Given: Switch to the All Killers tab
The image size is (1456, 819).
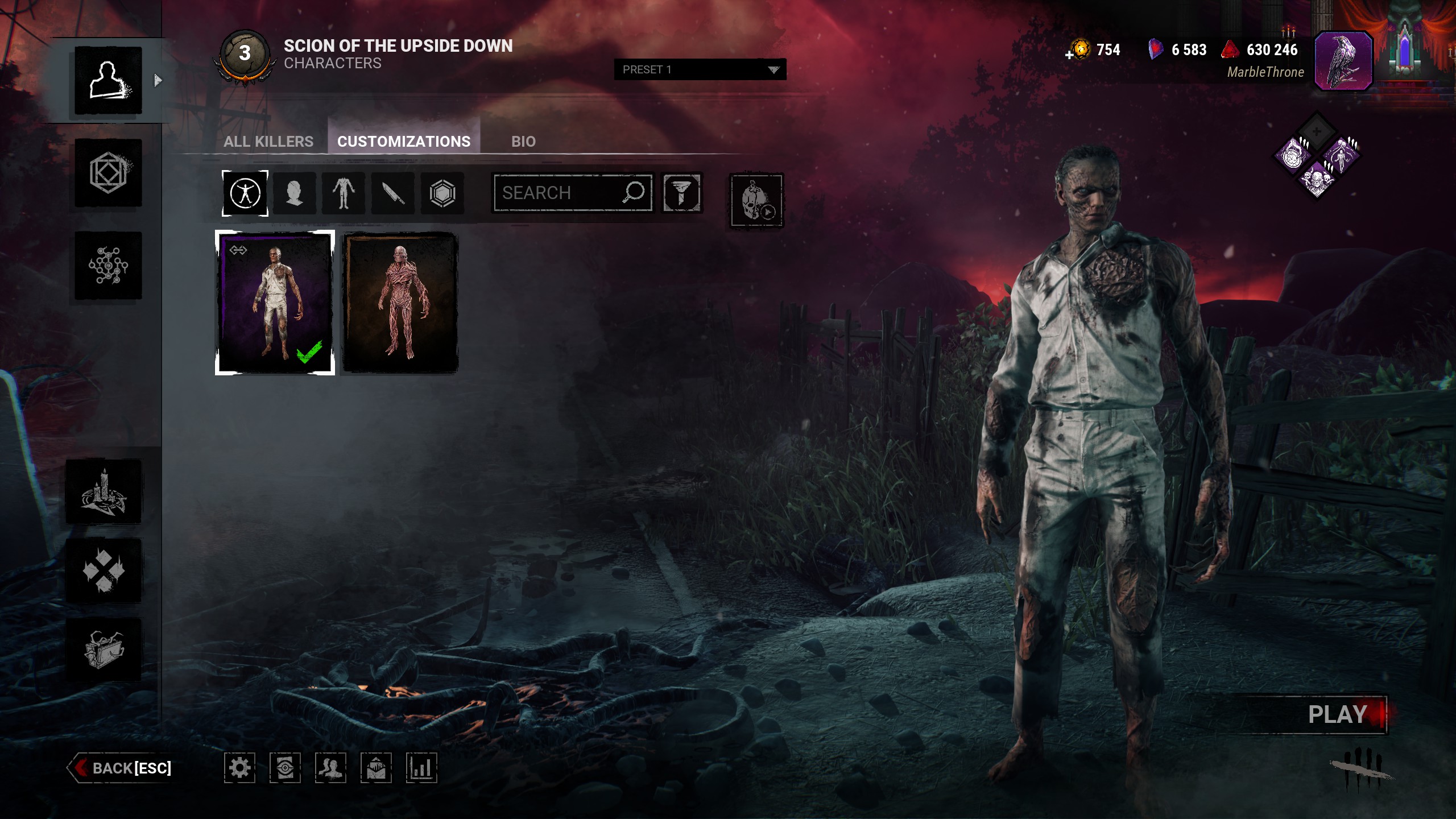Looking at the screenshot, I should [268, 141].
